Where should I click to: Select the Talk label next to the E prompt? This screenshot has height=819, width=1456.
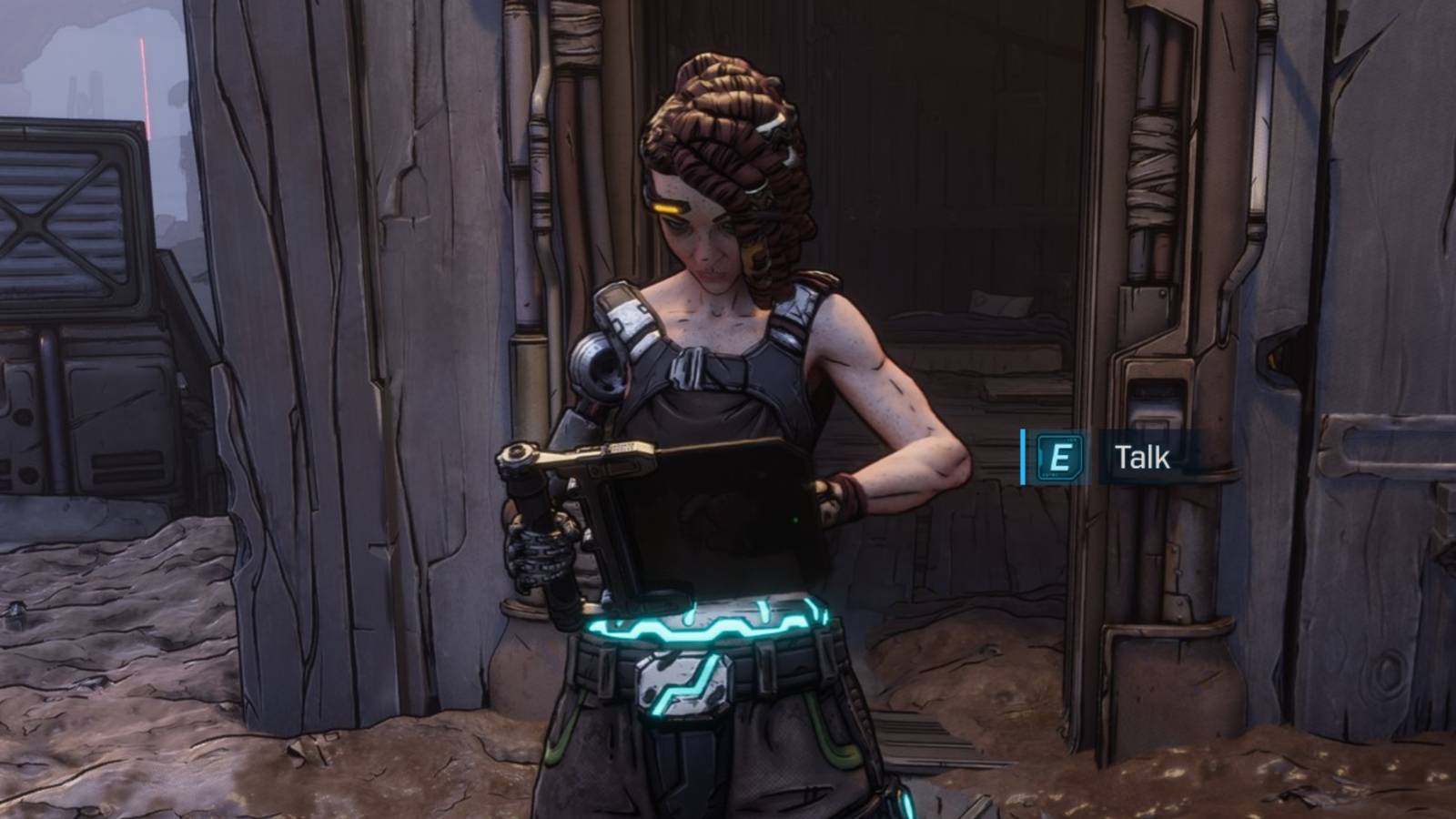point(1141,458)
